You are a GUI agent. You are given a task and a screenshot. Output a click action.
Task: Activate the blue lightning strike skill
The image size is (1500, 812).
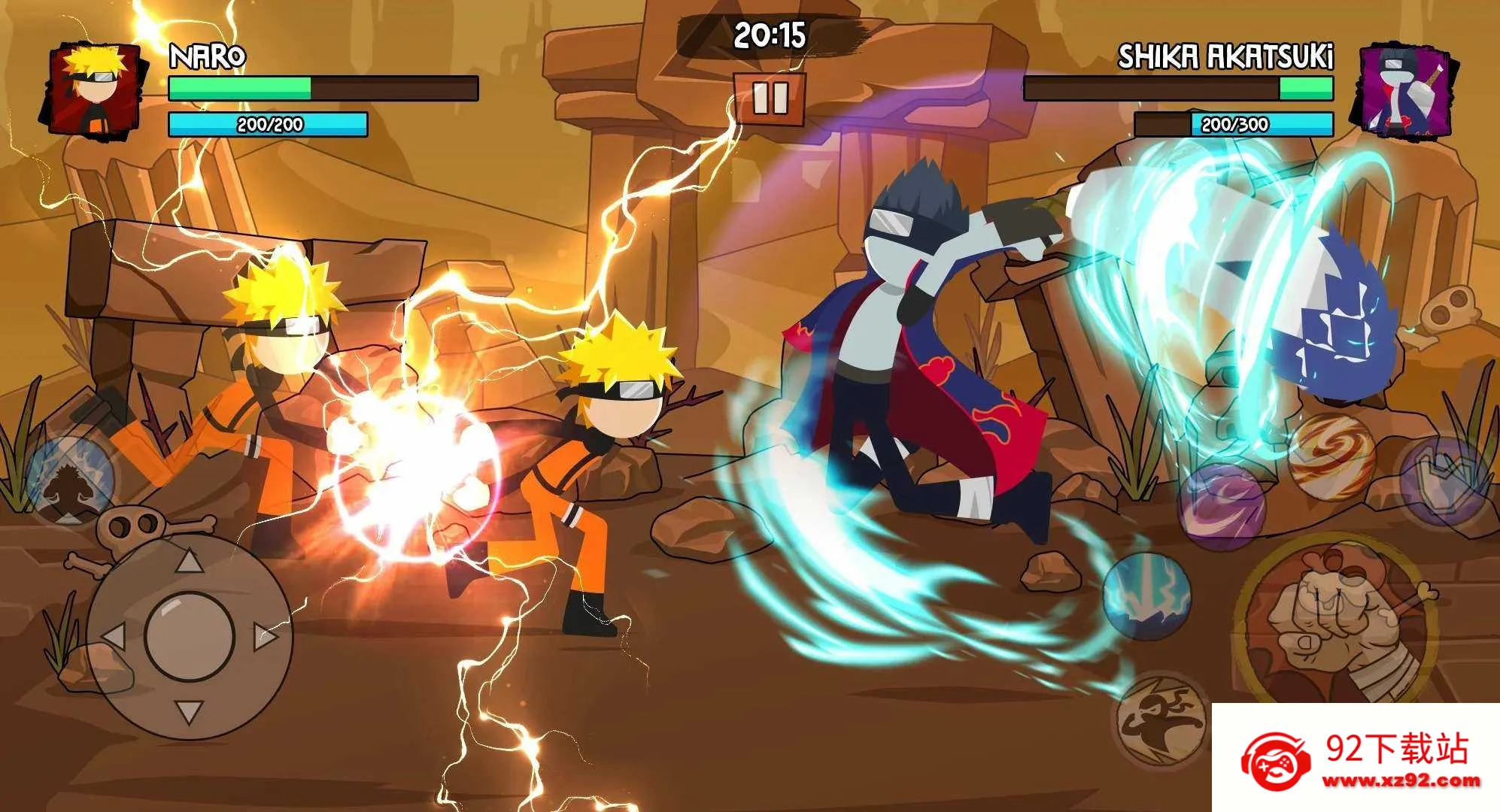[x=1147, y=596]
